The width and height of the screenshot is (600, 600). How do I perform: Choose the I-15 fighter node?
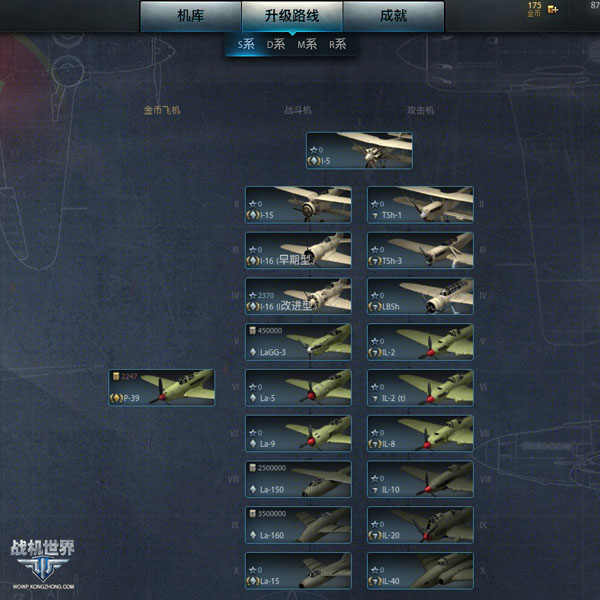click(298, 205)
